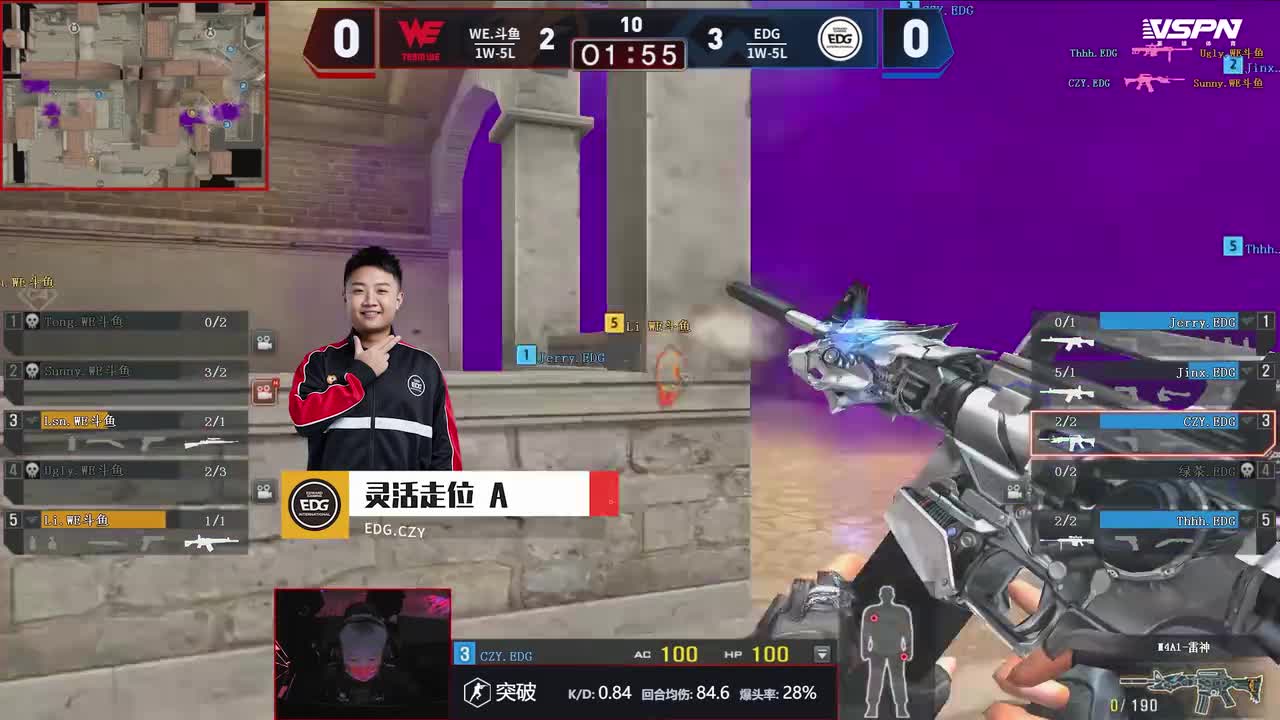This screenshot has height=720, width=1280.
Task: Click the EDG badge on CZY player card
Action: (x=313, y=505)
